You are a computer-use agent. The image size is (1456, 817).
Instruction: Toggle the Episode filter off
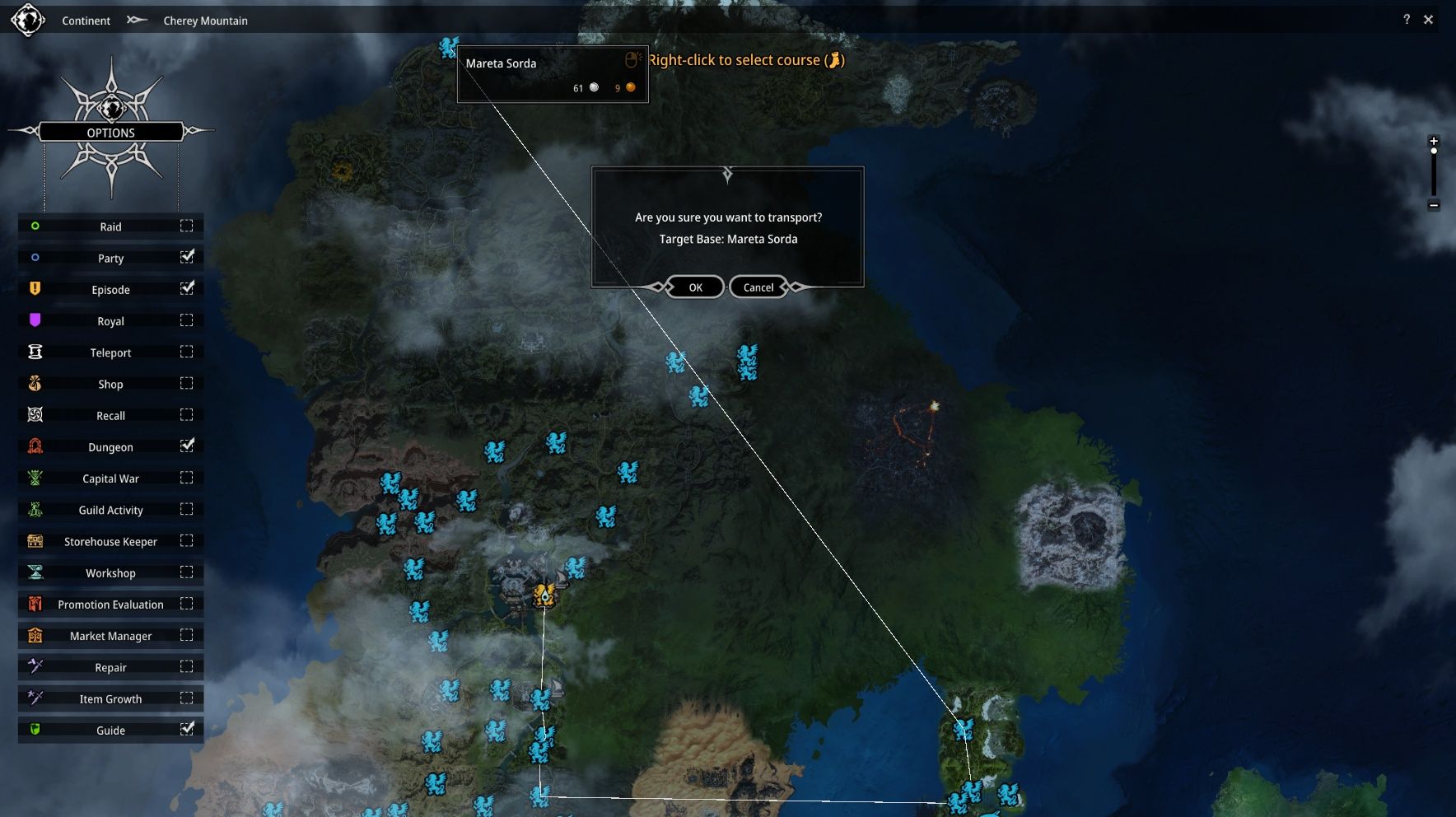click(188, 288)
